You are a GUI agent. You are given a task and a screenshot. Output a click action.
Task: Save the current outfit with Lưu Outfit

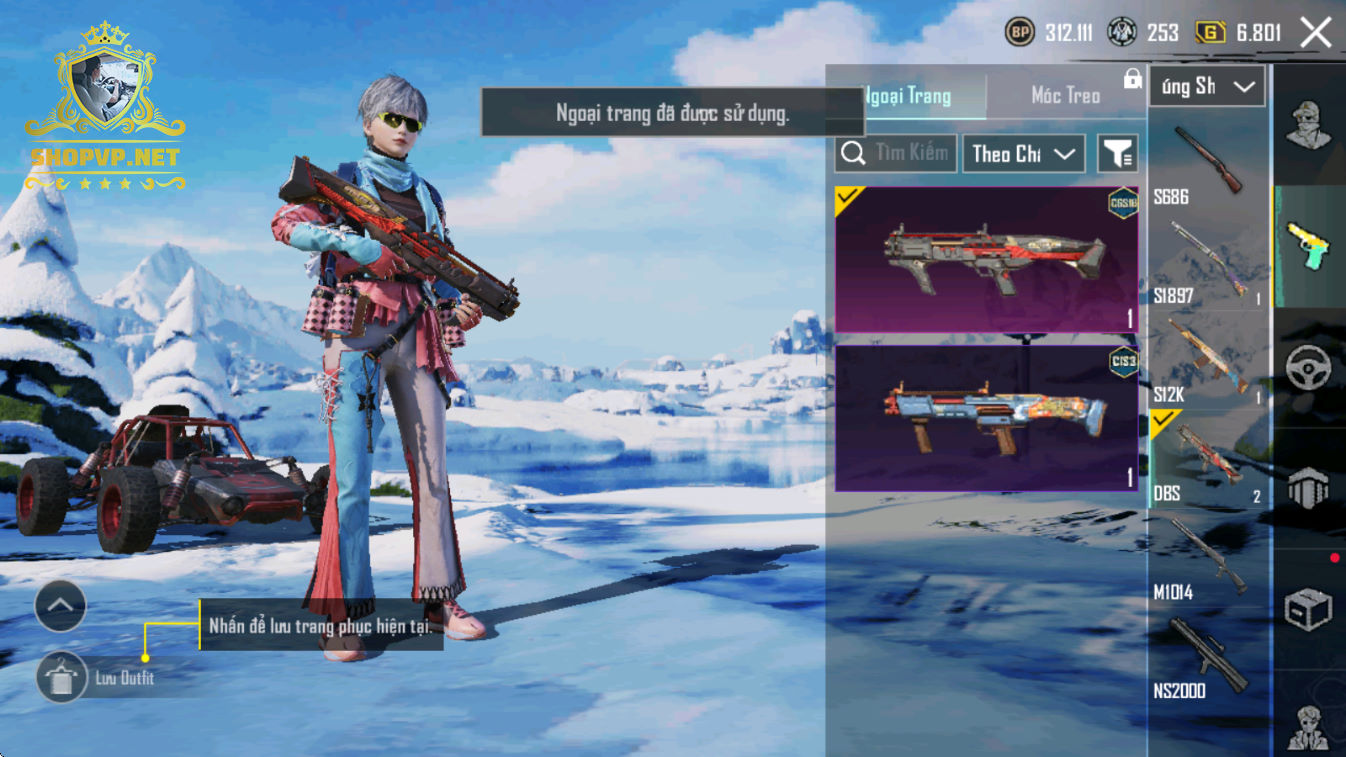coord(61,678)
